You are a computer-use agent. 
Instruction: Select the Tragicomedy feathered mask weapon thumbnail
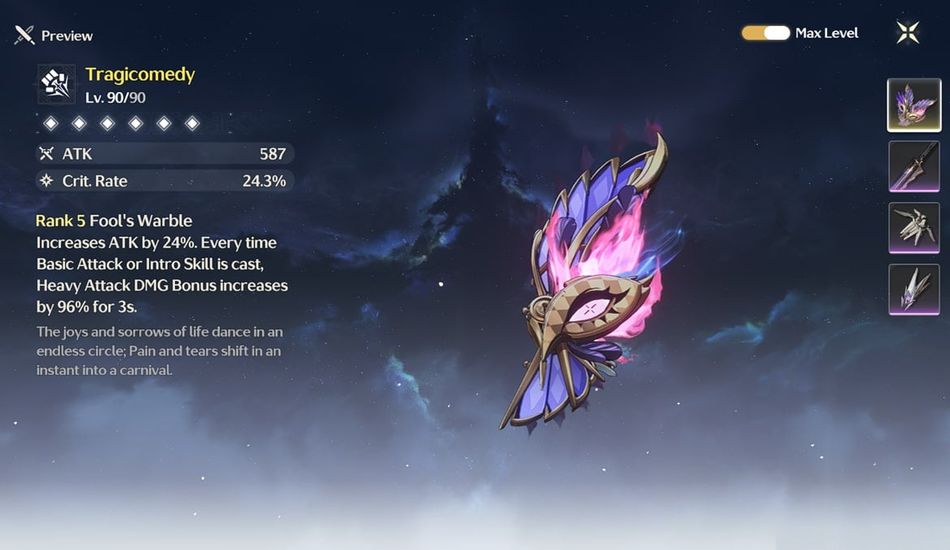[x=912, y=105]
